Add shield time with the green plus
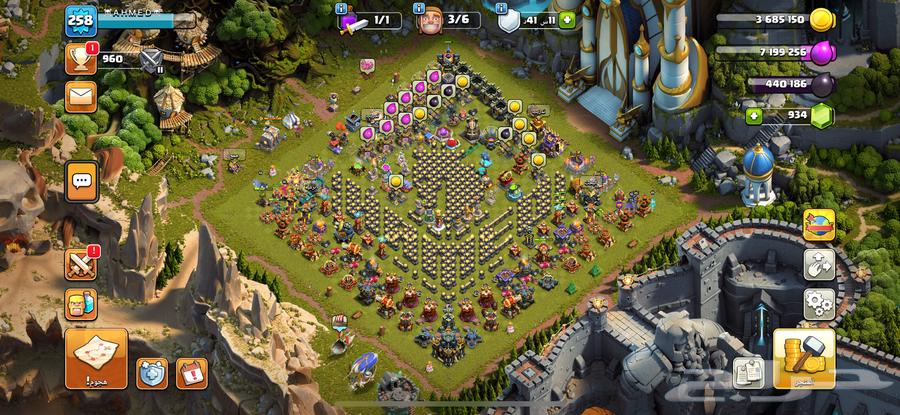The width and height of the screenshot is (900, 415). (x=567, y=20)
